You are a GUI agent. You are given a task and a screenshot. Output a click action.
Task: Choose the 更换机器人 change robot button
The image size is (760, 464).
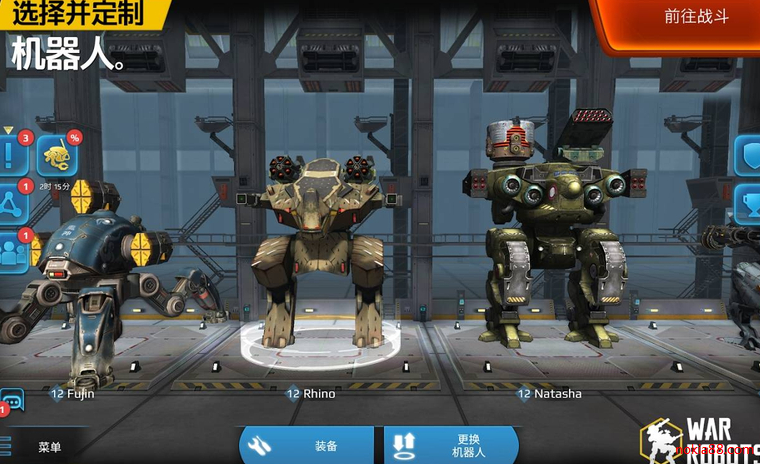450,446
